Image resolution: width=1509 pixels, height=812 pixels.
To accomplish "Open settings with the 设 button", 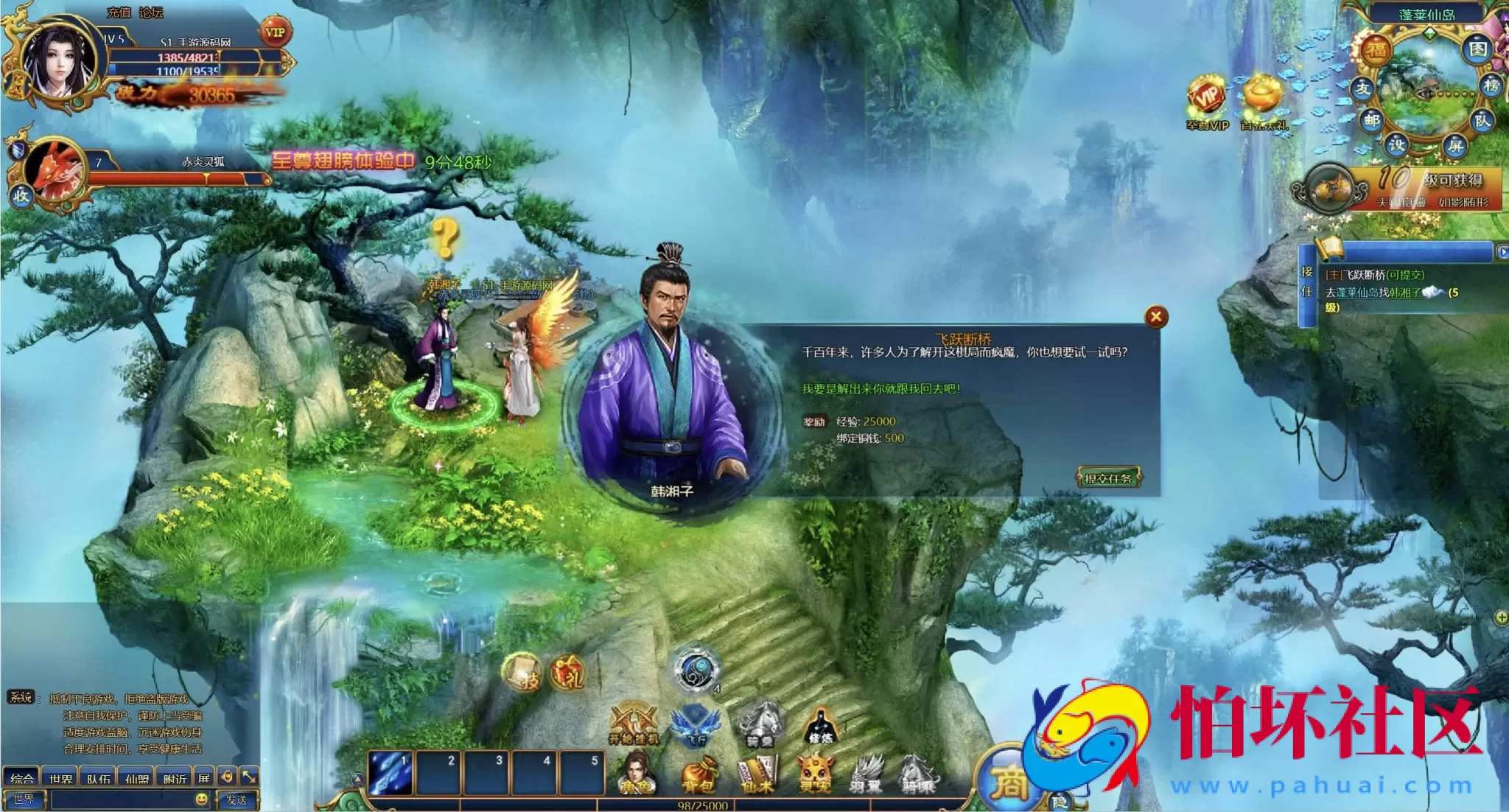I will click(x=1396, y=144).
